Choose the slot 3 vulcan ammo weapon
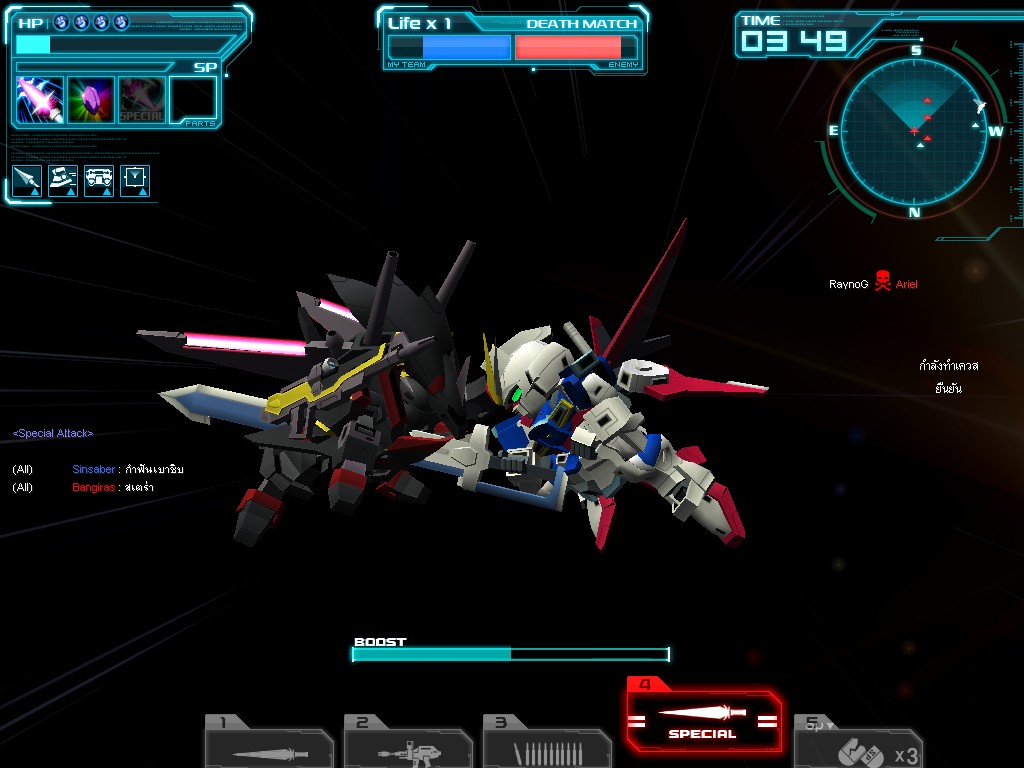This screenshot has height=768, width=1024. (x=546, y=744)
